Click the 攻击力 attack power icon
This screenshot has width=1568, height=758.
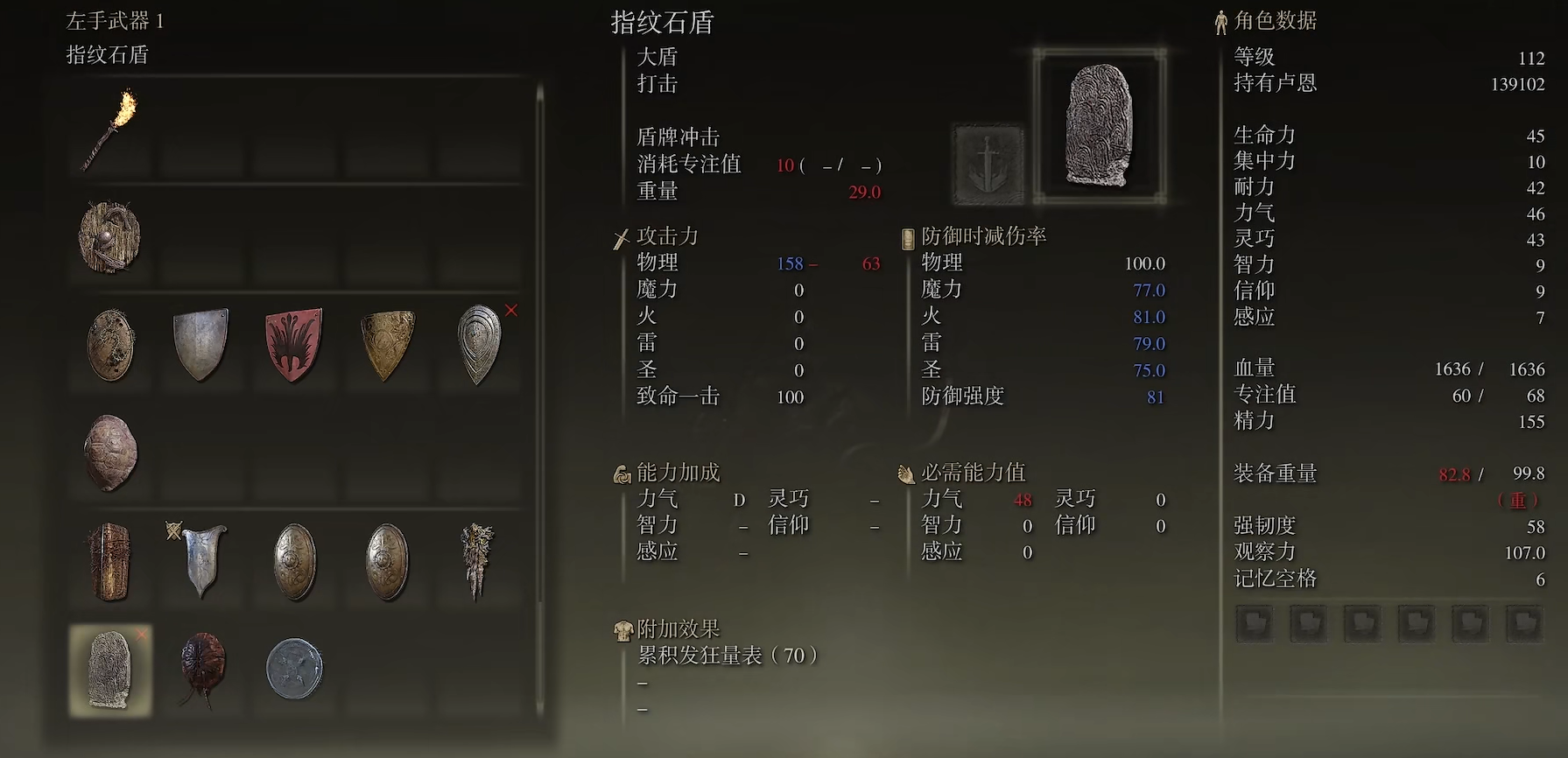point(621,235)
